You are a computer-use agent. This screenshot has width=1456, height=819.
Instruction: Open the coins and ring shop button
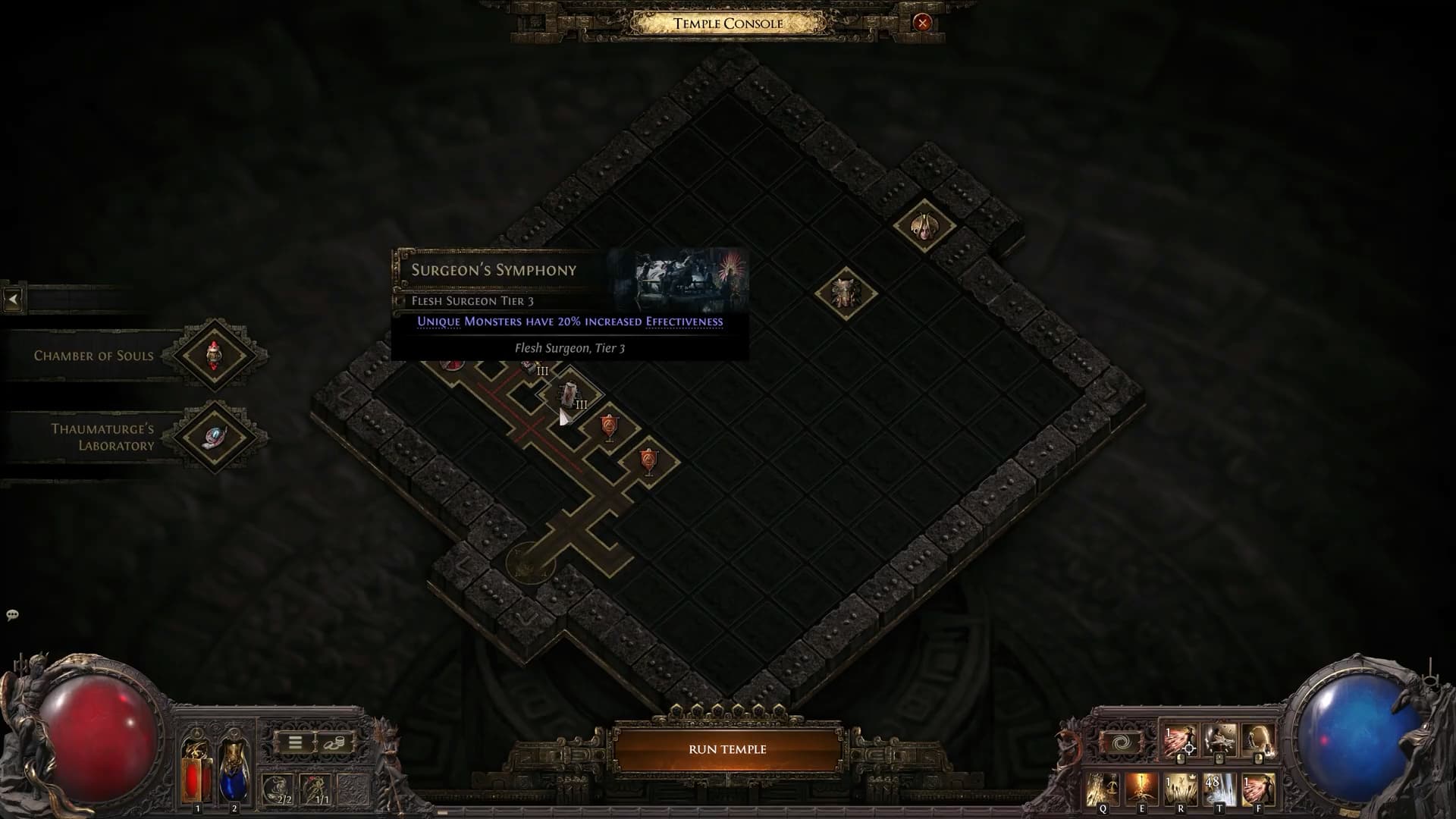click(334, 743)
